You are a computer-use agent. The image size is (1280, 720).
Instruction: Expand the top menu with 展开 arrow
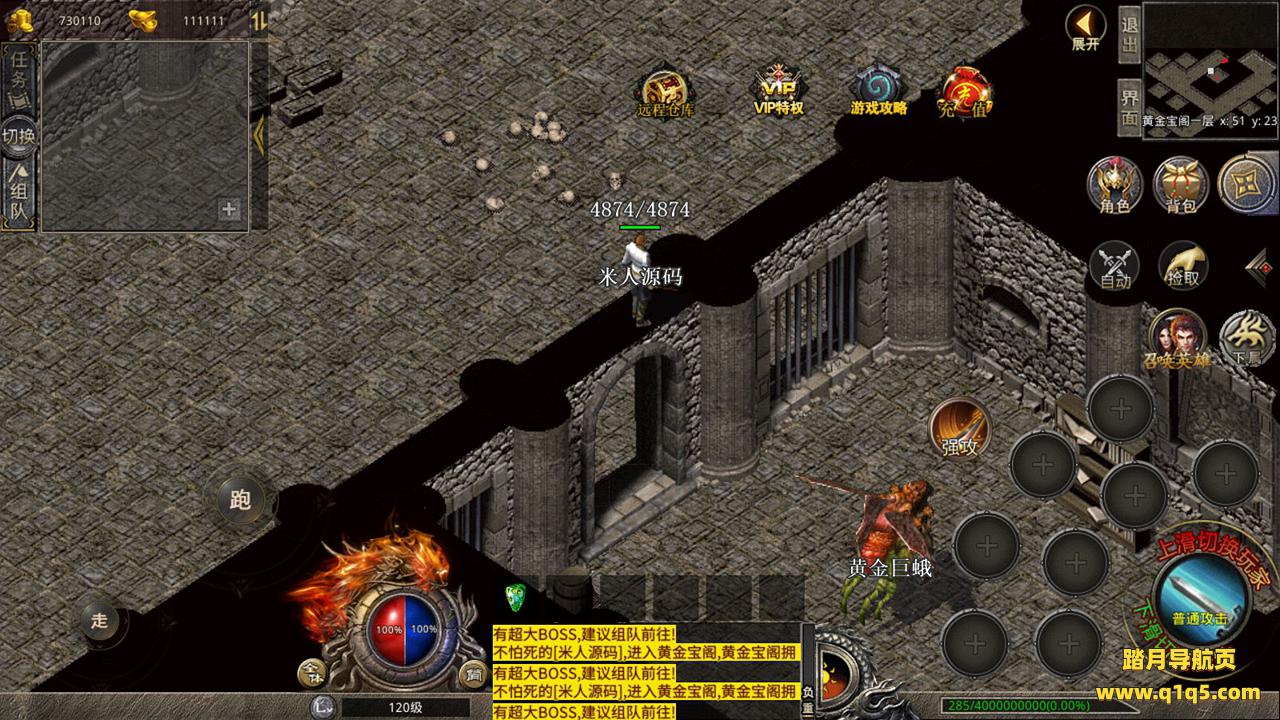(x=1085, y=27)
